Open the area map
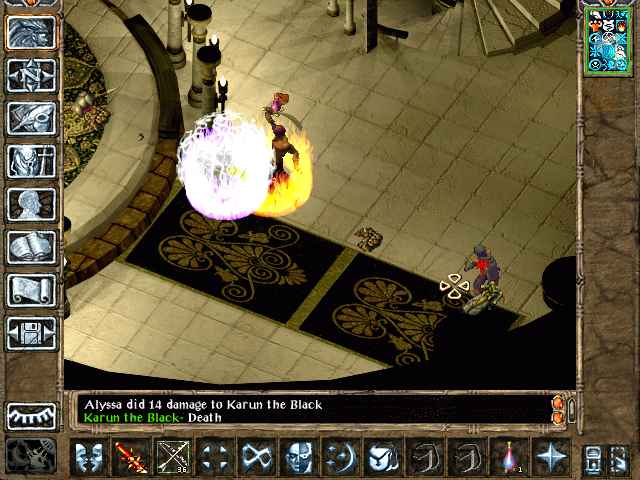 click(32, 75)
